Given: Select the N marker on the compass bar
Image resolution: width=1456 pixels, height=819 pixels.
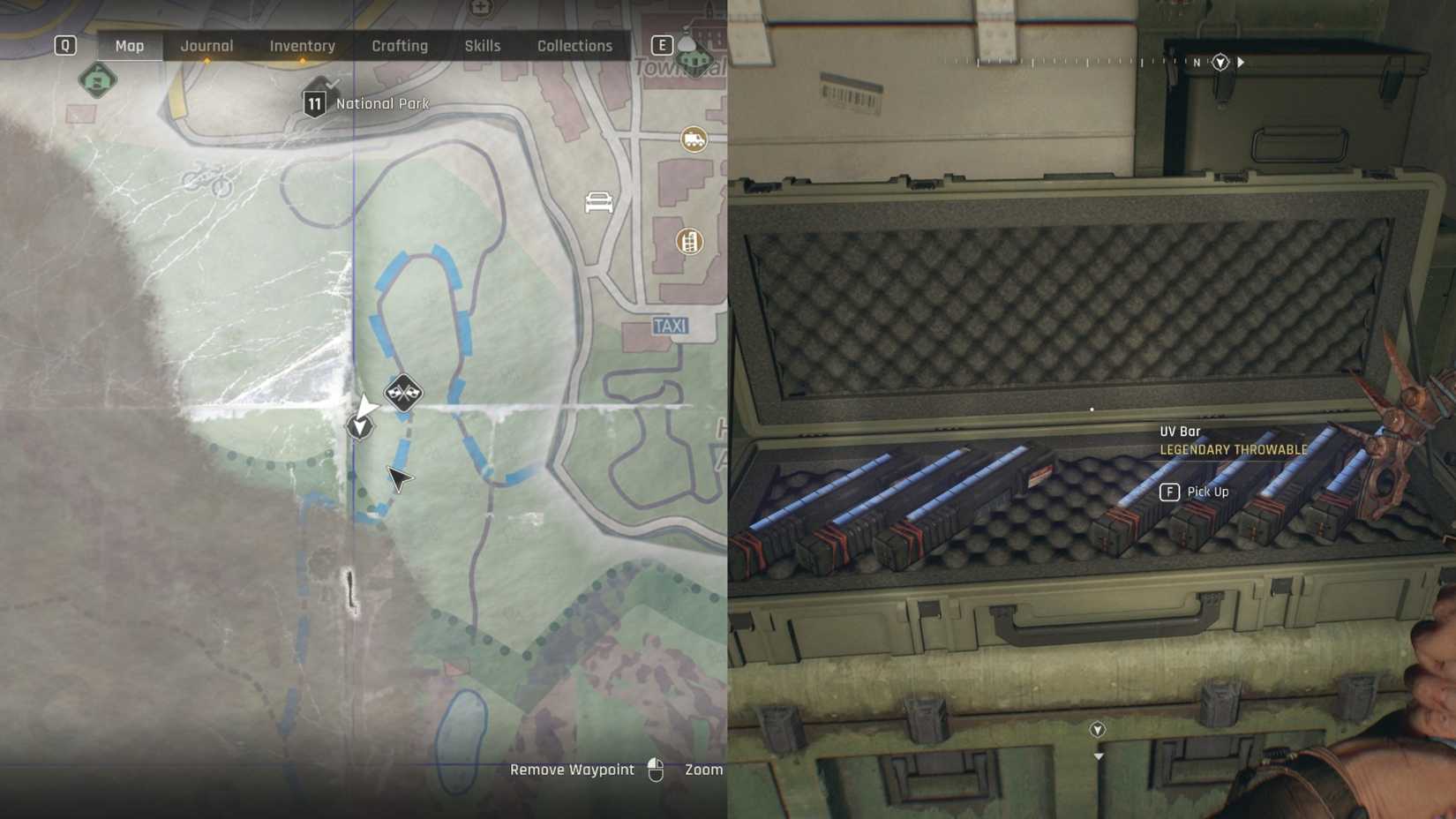Looking at the screenshot, I should coord(1197,64).
